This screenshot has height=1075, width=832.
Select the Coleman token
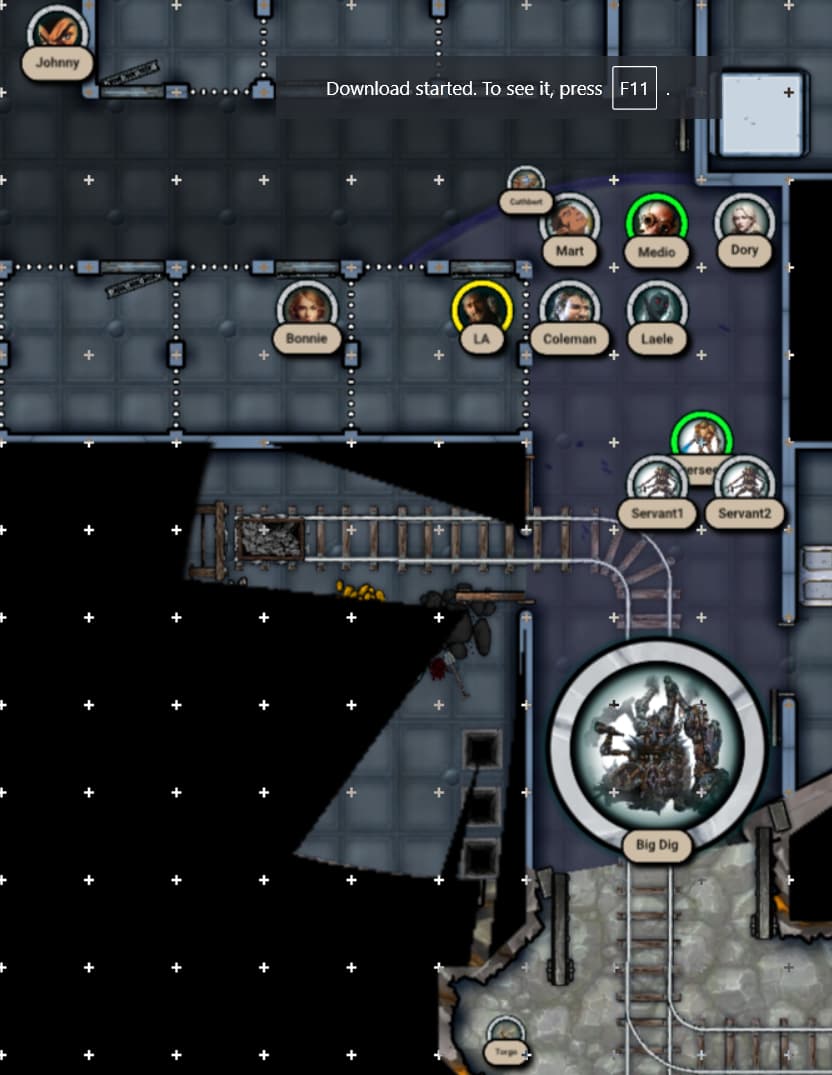pos(569,307)
